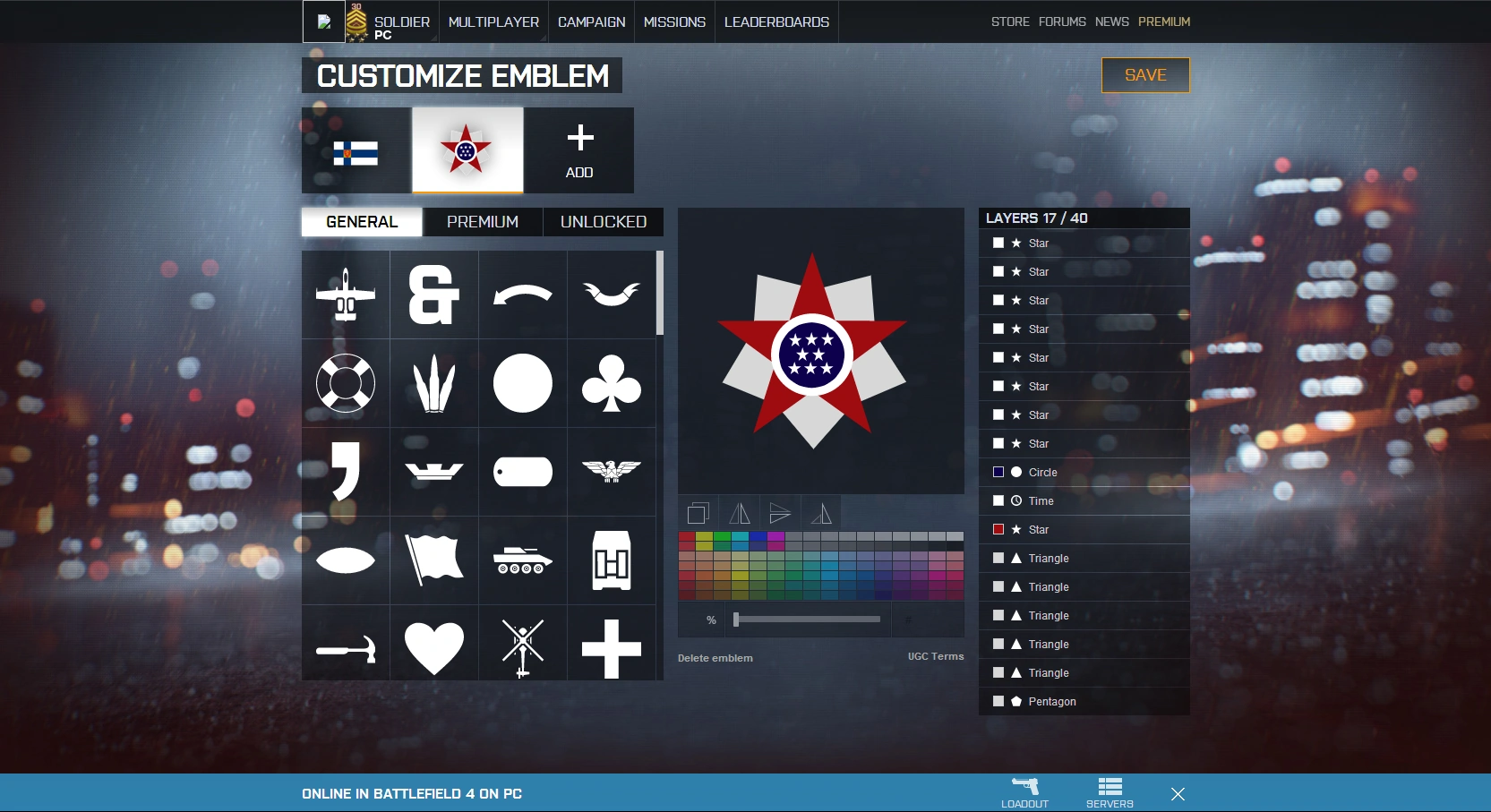Select the blue cross flag emblem thumbnail
1491x812 pixels.
pyautogui.click(x=356, y=151)
